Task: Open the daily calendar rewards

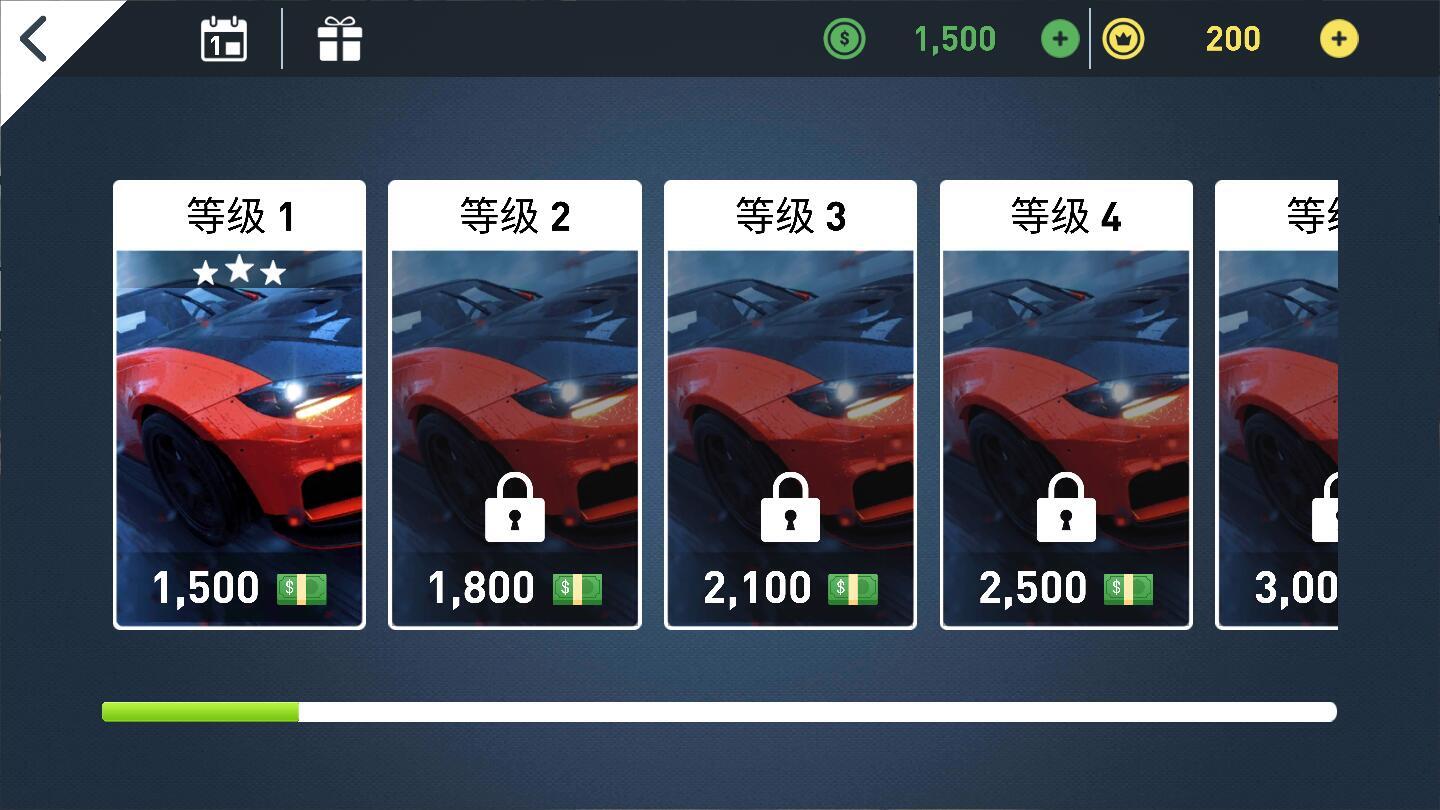Action: tap(222, 38)
